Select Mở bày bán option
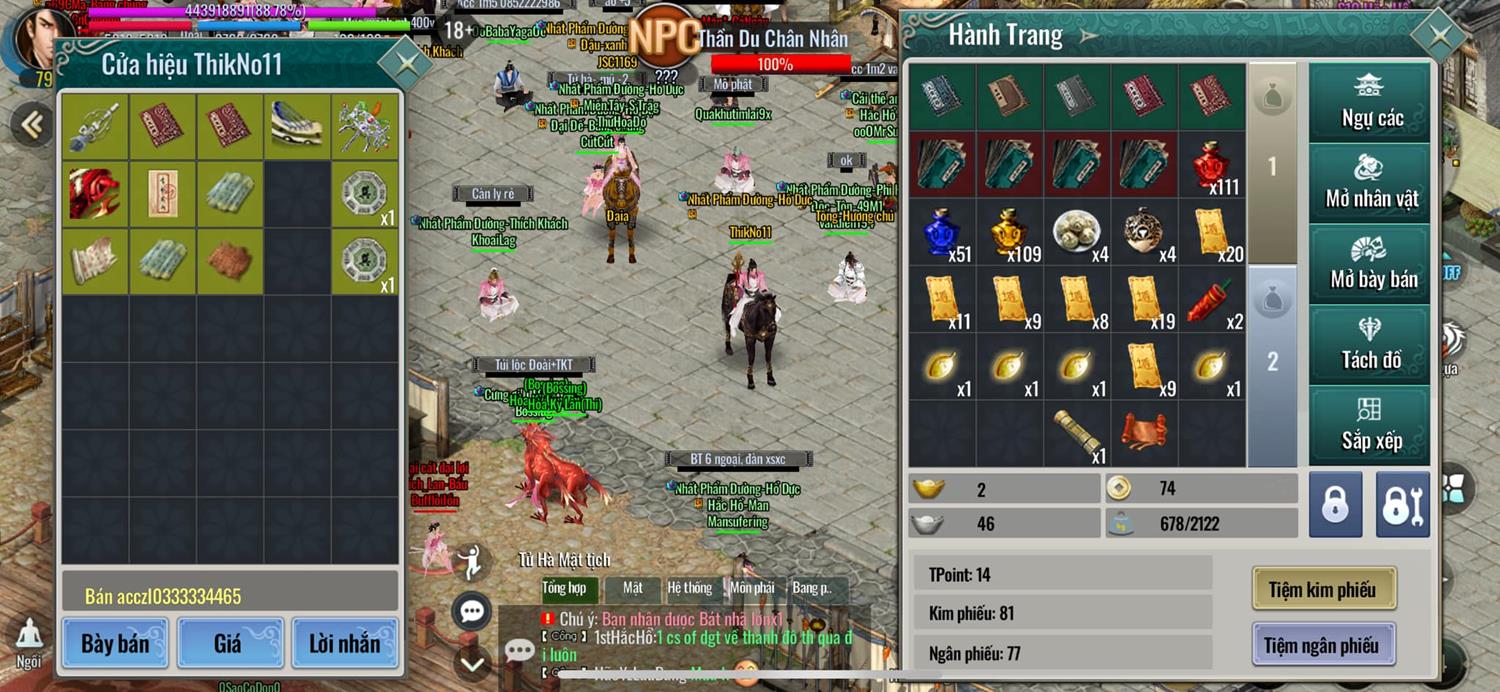1500x692 pixels. click(x=1371, y=264)
